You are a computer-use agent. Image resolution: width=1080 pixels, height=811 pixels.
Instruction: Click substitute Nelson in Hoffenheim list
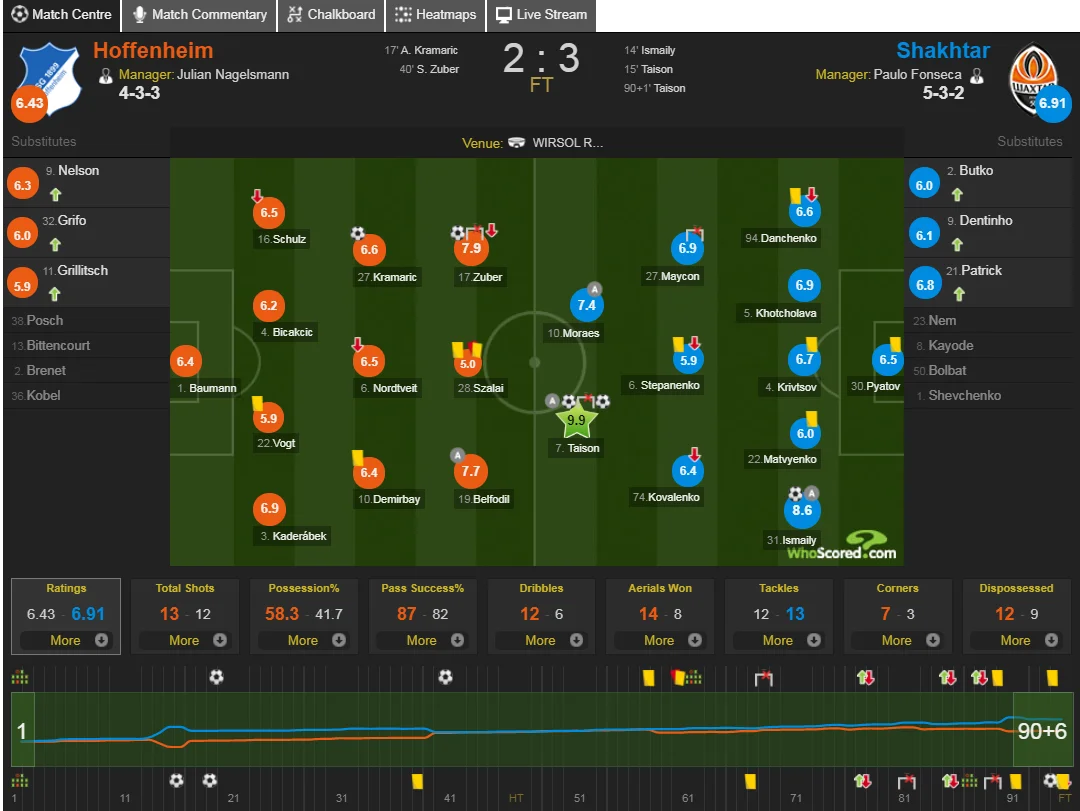(x=78, y=171)
